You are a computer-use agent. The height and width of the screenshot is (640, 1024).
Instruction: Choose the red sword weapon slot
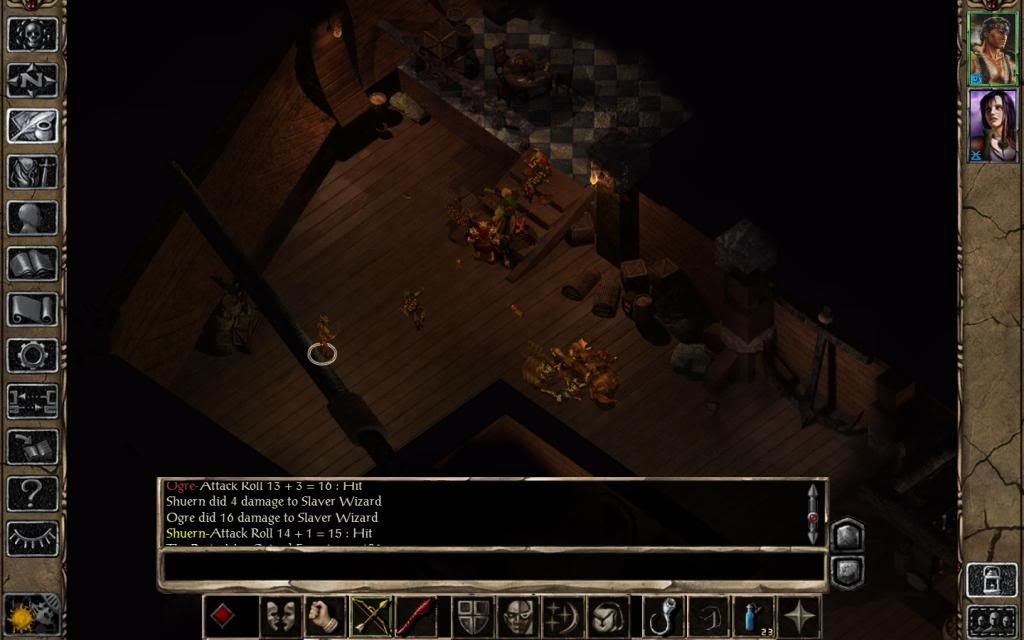tap(414, 616)
